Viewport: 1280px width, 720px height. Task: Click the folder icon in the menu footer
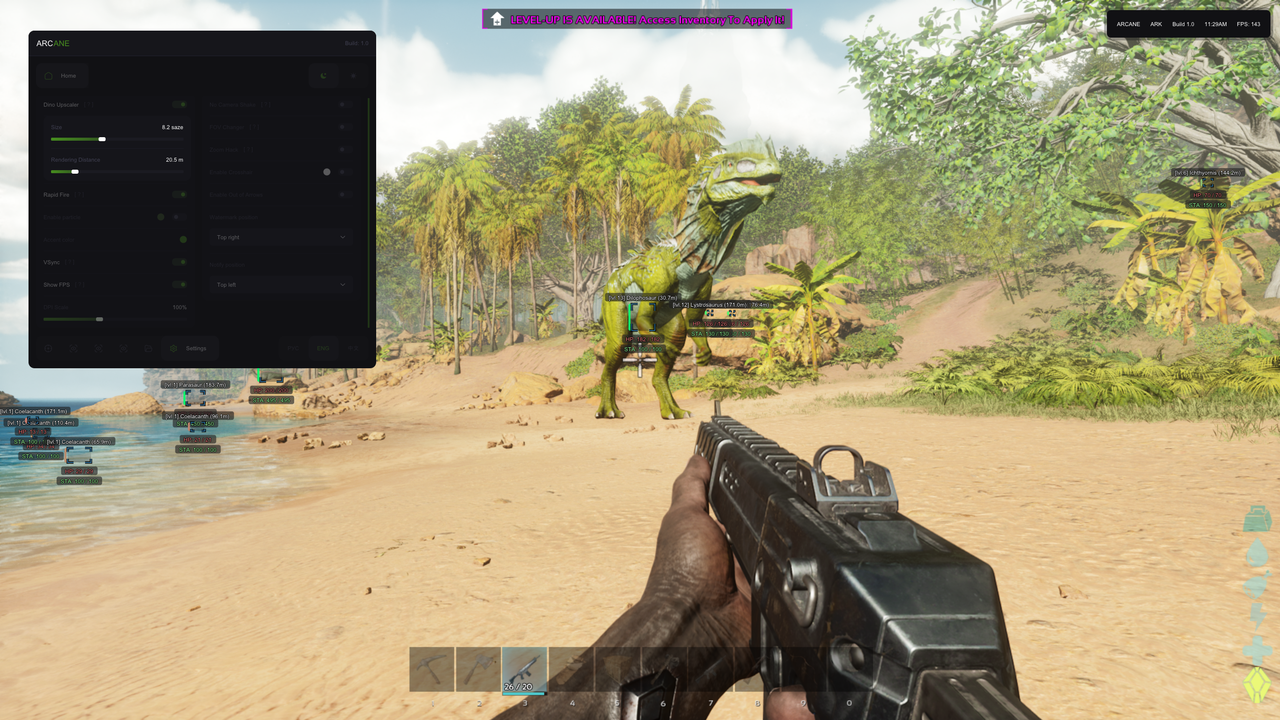148,348
